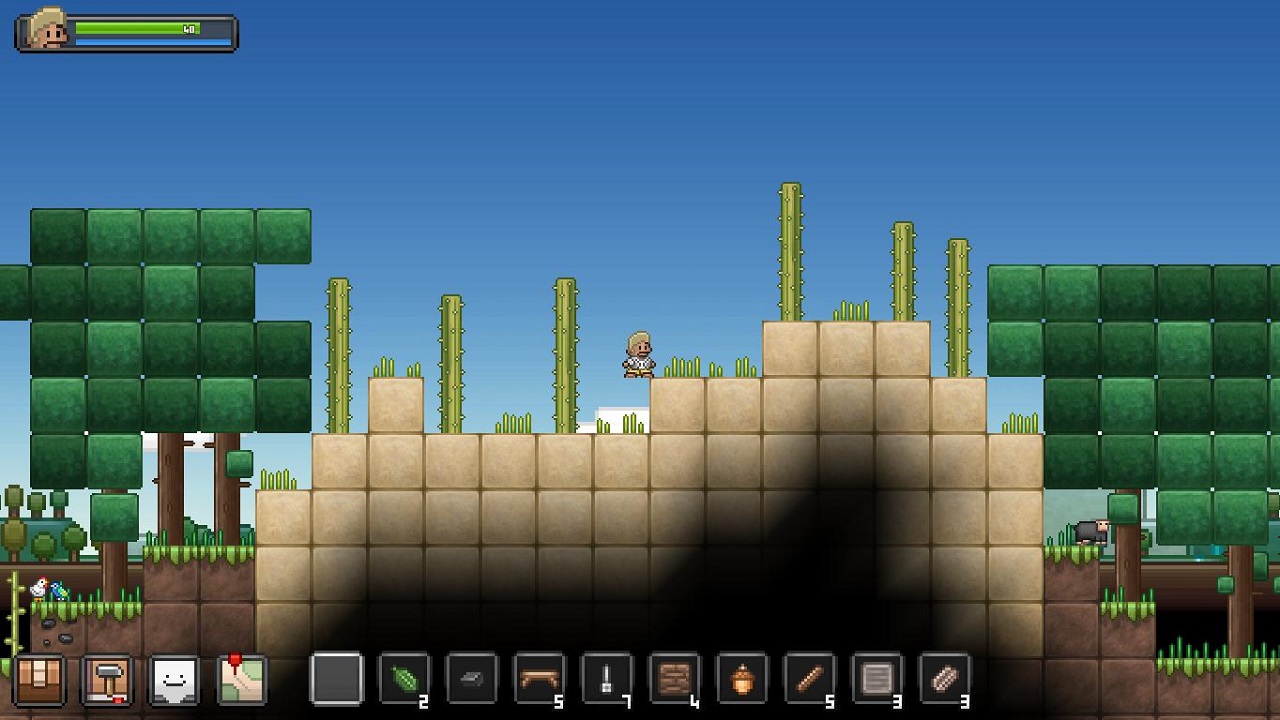Screen dimensions: 1280x720
Task: Select the empty highlighted hotbar slot
Action: pos(336,680)
